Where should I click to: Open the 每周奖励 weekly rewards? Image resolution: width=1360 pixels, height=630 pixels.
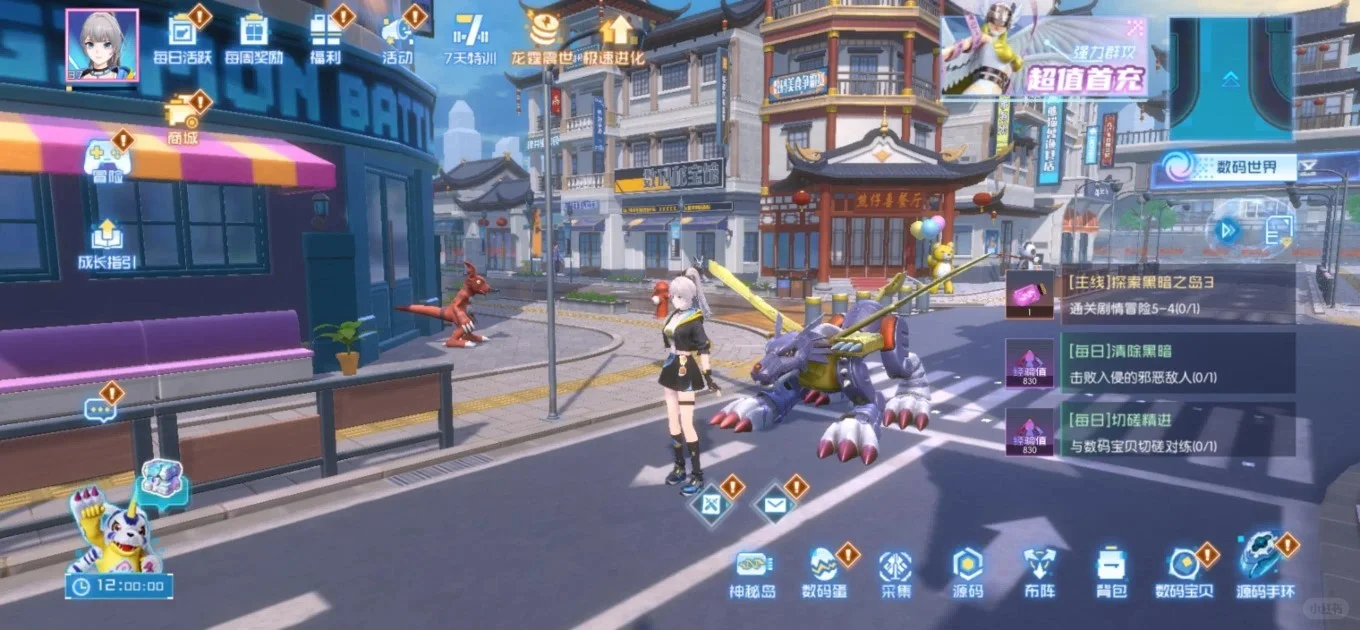pos(254,36)
